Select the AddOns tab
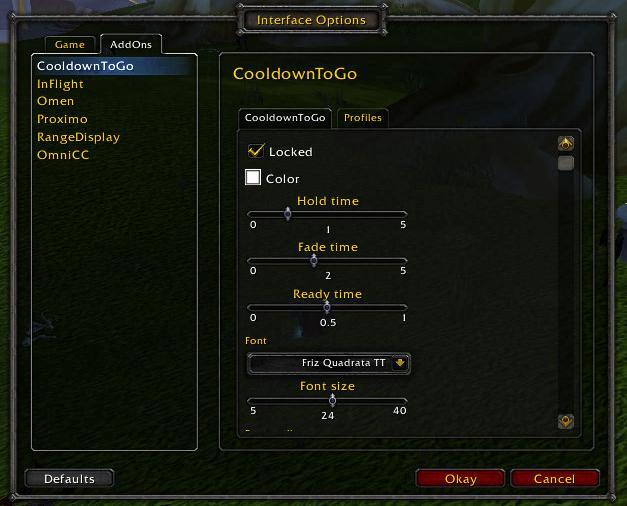The height and width of the screenshot is (506, 627). pyautogui.click(x=130, y=45)
